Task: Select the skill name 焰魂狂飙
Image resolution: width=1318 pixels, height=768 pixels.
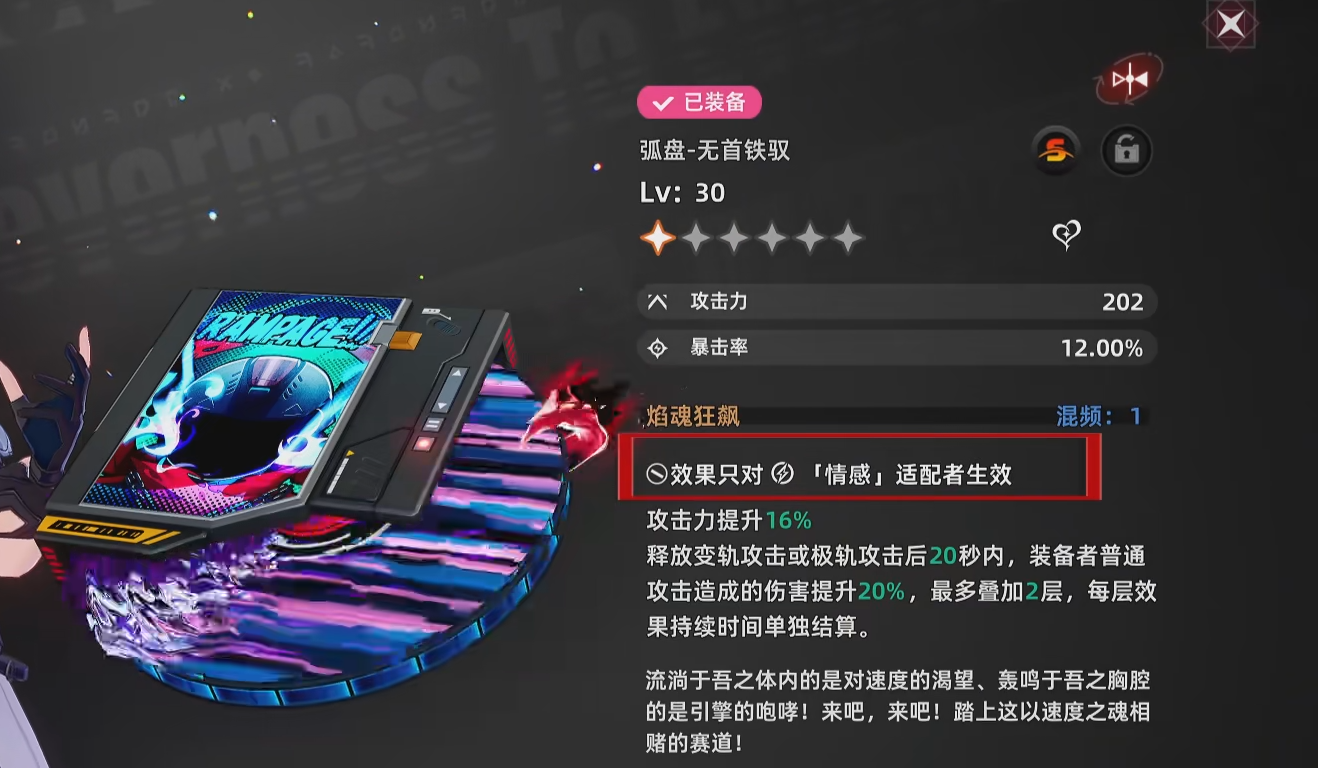Action: point(693,415)
